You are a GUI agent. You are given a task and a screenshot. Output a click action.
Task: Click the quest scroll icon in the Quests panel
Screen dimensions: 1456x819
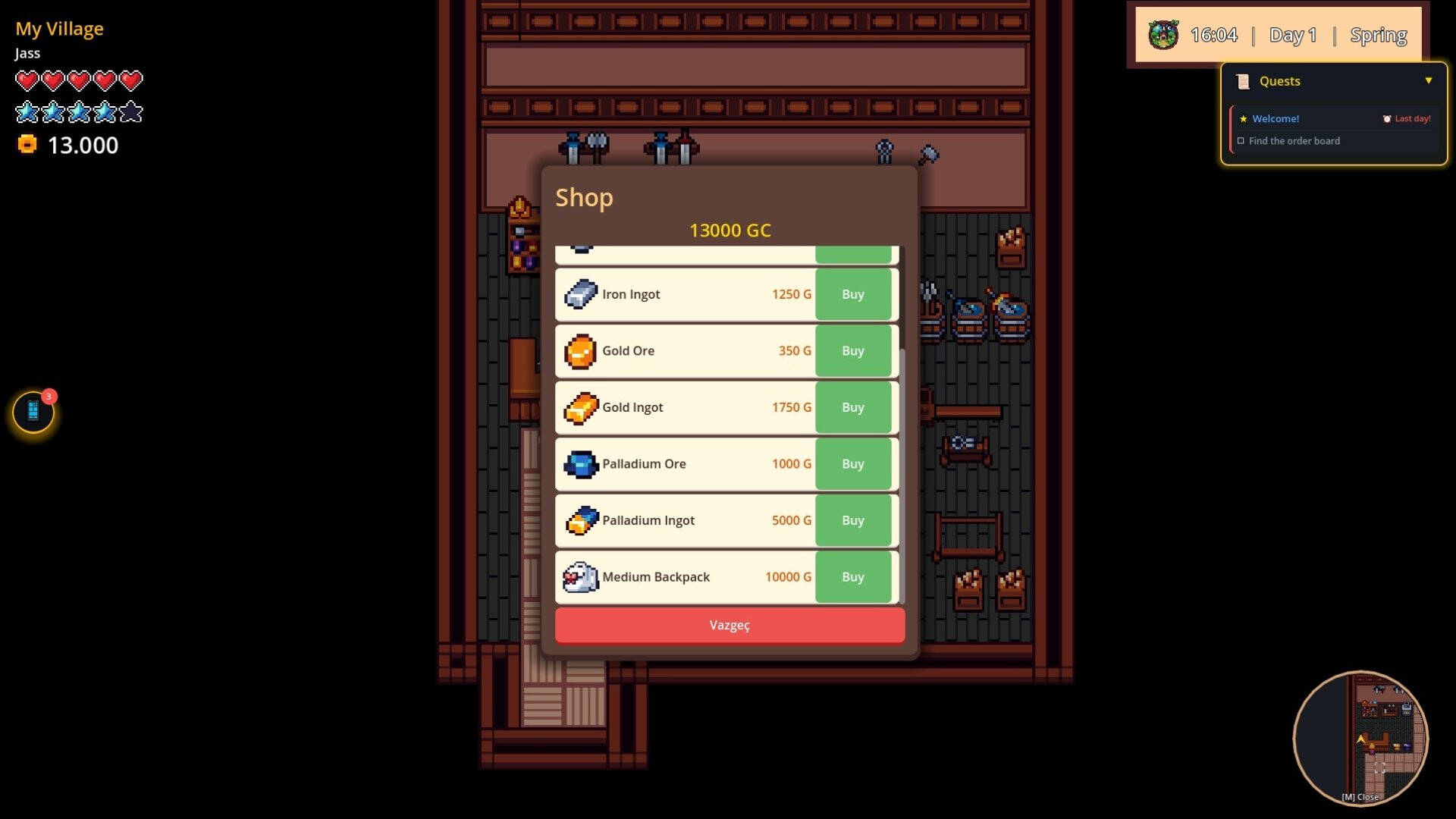click(1242, 80)
